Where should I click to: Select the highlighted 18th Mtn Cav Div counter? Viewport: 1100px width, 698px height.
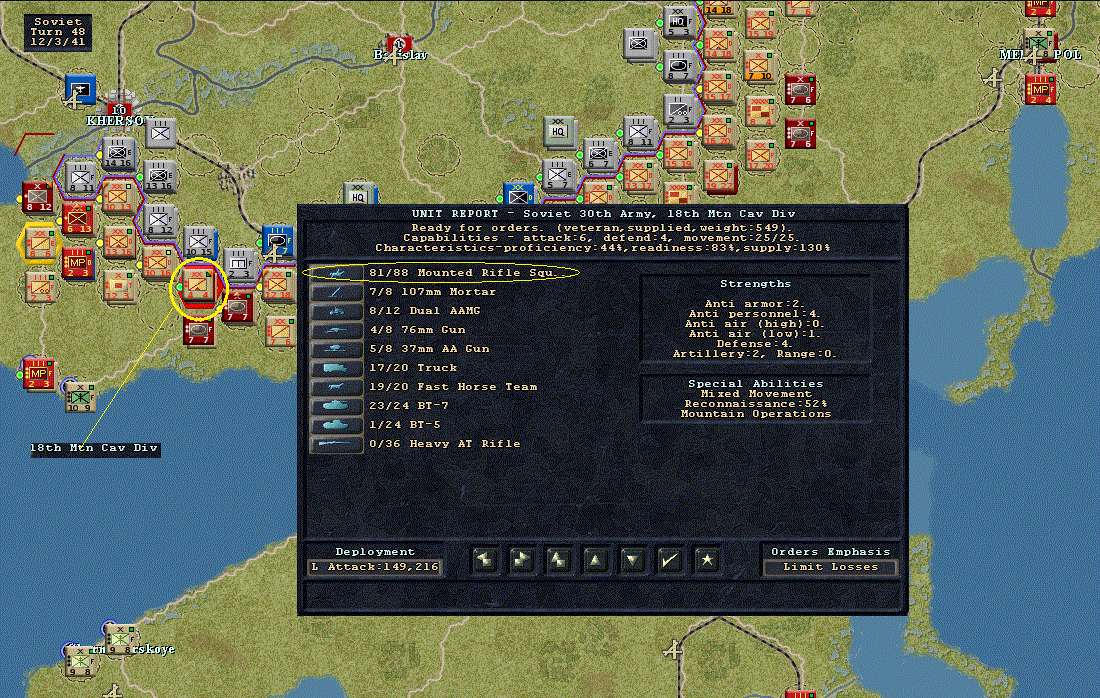pyautogui.click(x=198, y=288)
